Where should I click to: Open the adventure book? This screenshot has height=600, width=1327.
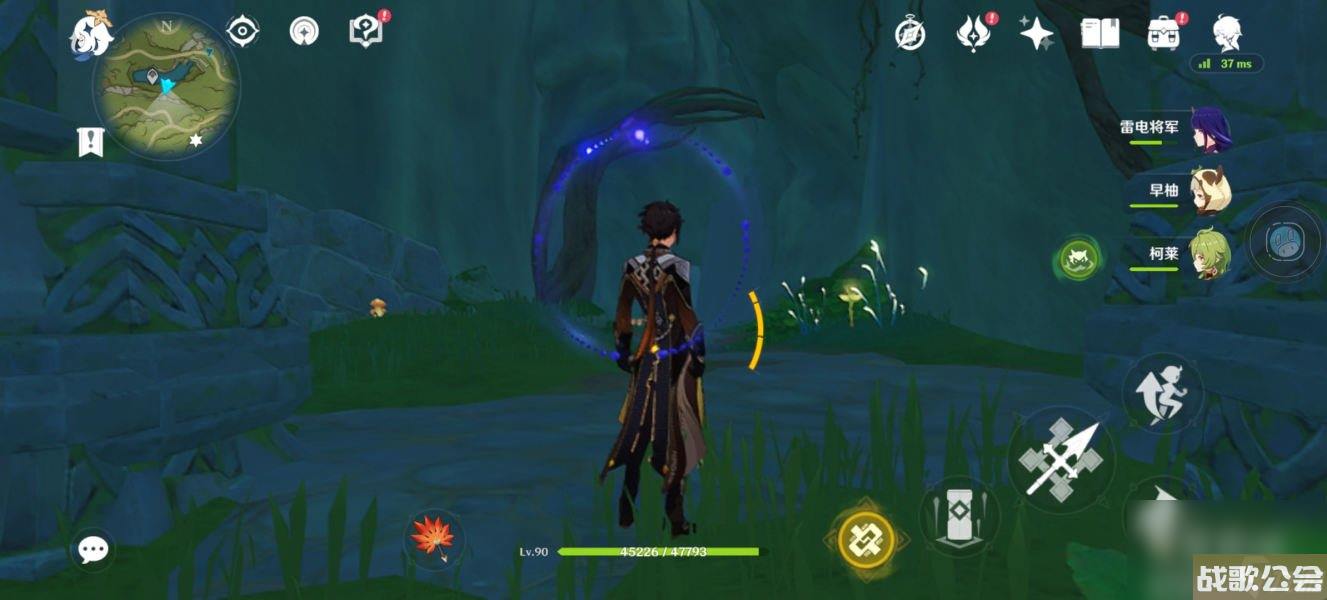tap(1099, 33)
